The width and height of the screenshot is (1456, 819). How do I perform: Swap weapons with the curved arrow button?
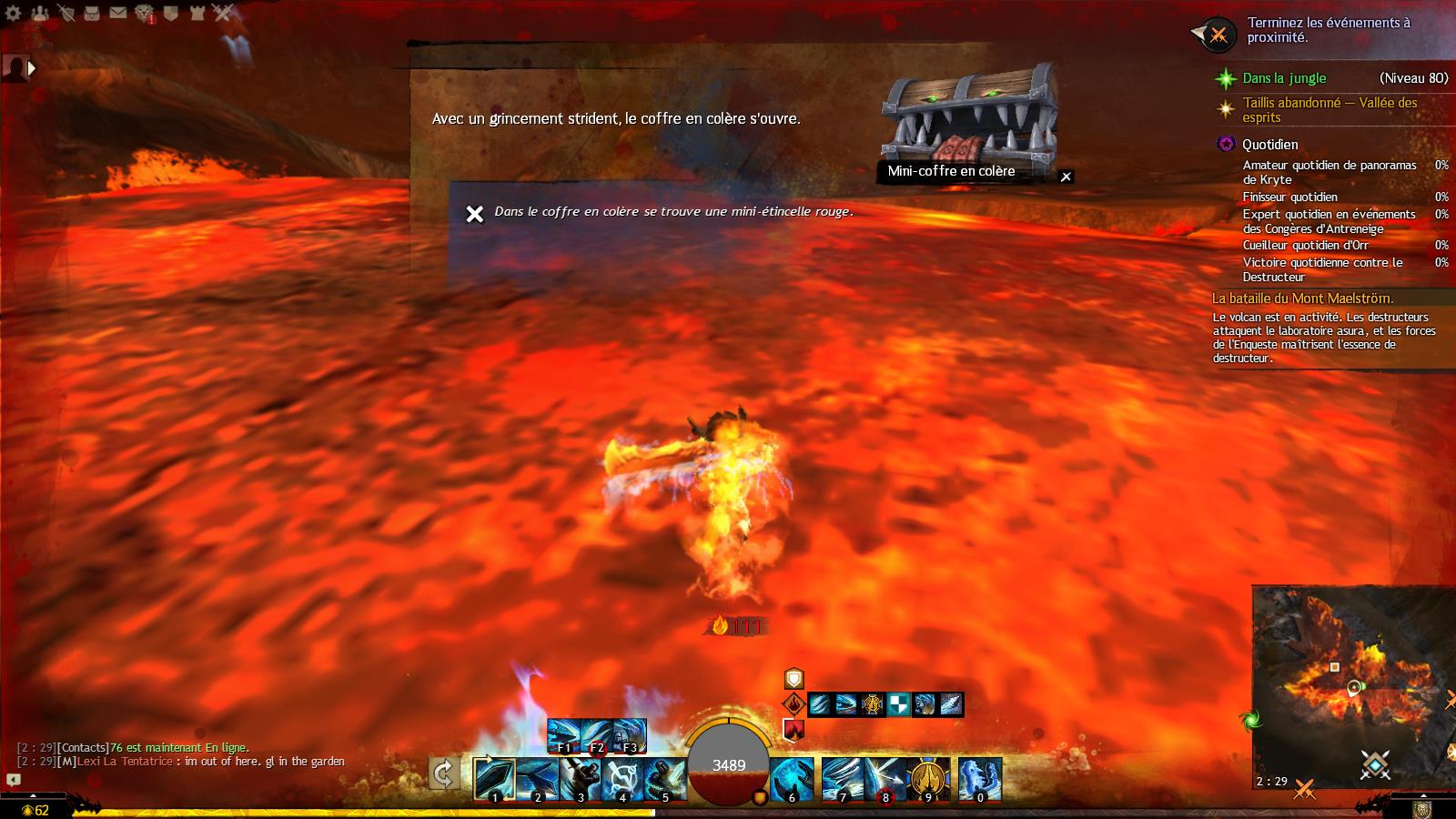(x=443, y=775)
